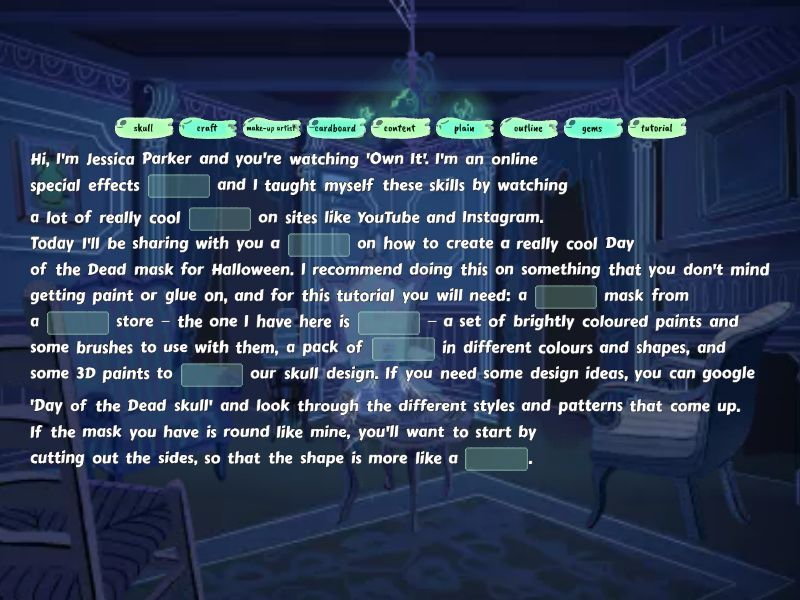Click the blank before 'our skull design'
This screenshot has height=600, width=800.
pyautogui.click(x=212, y=375)
